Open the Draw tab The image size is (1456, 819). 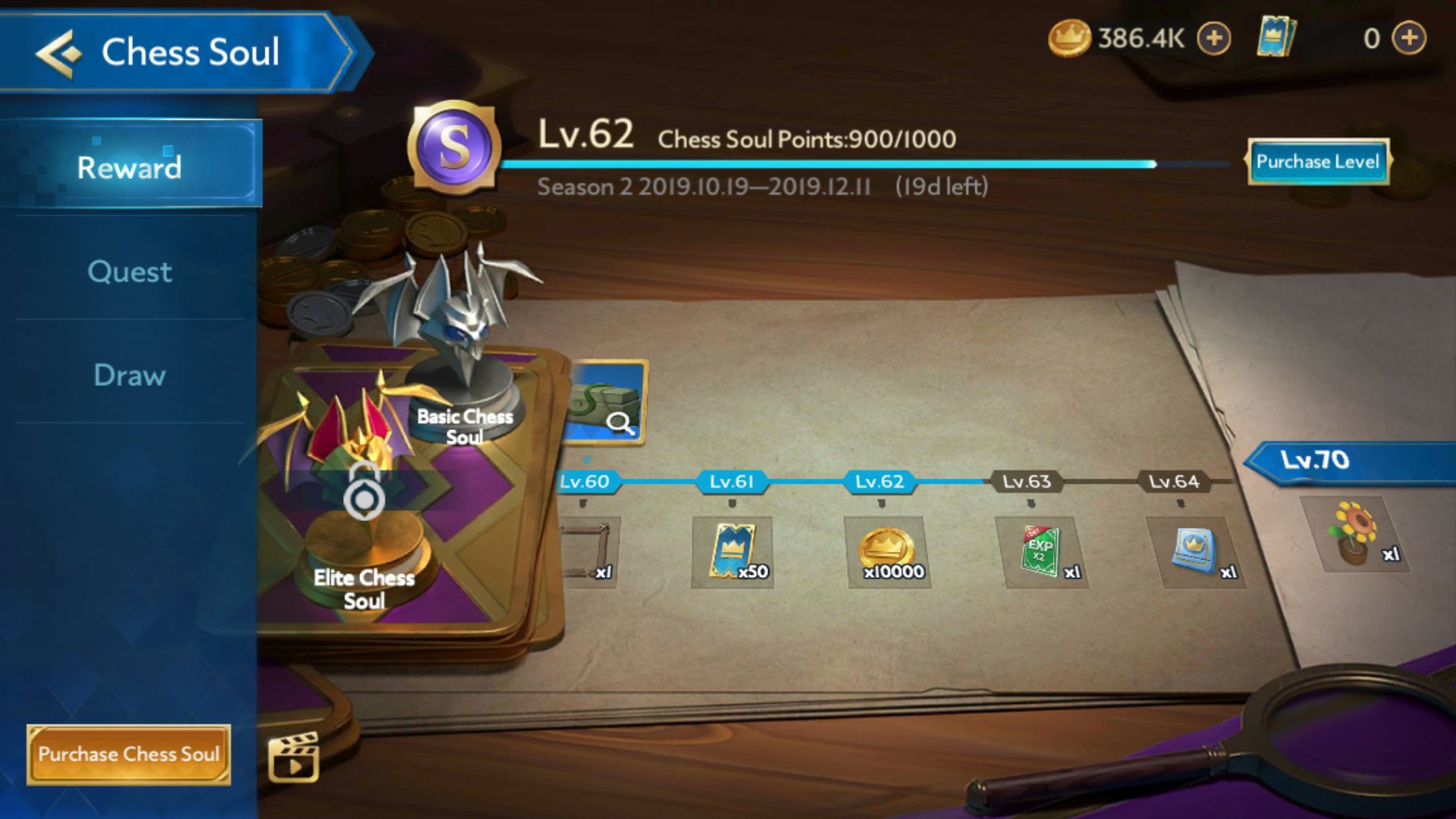tap(129, 375)
